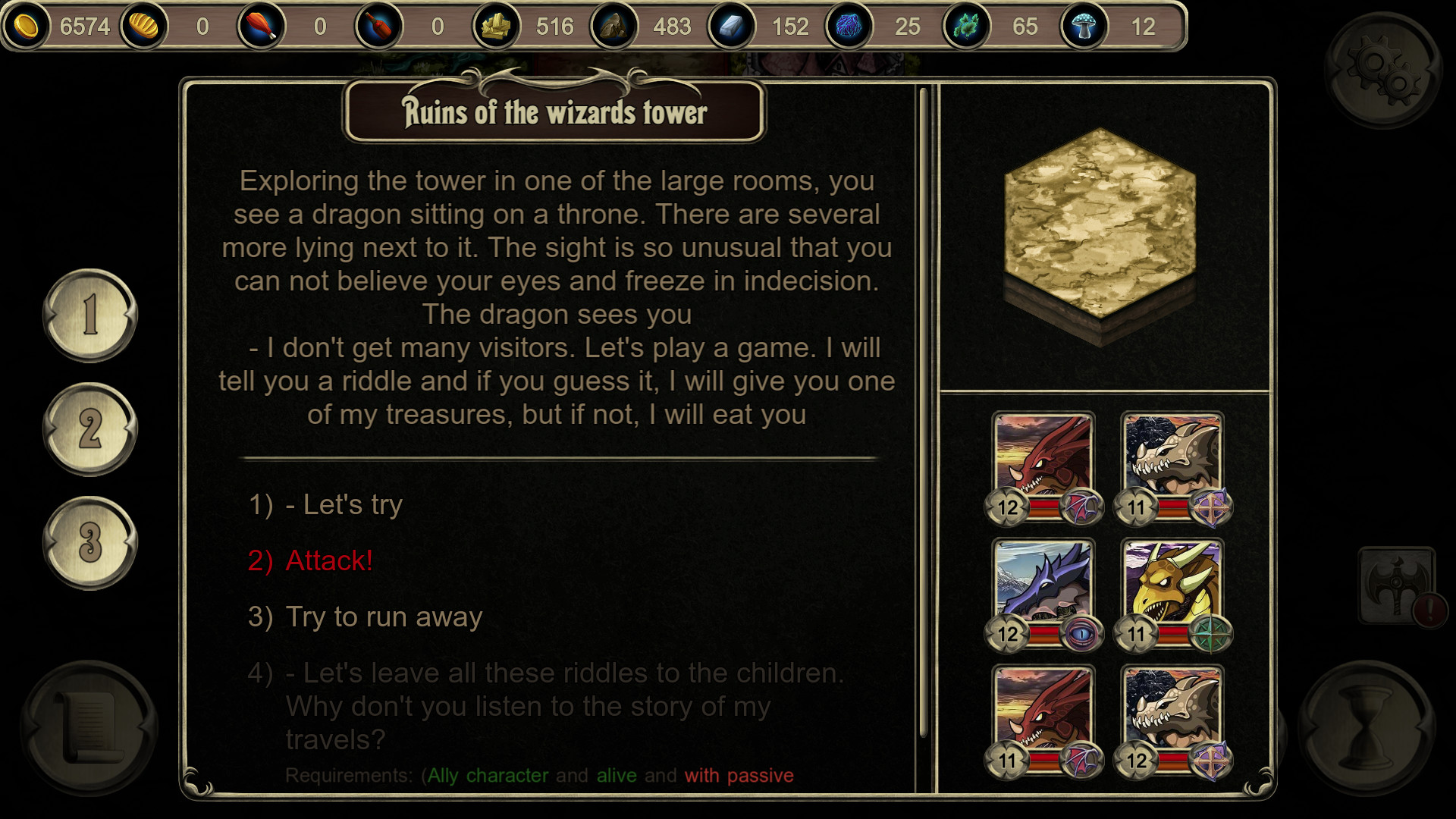Select the iron ingot resource icon
This screenshot has height=819, width=1456.
pyautogui.click(x=732, y=27)
